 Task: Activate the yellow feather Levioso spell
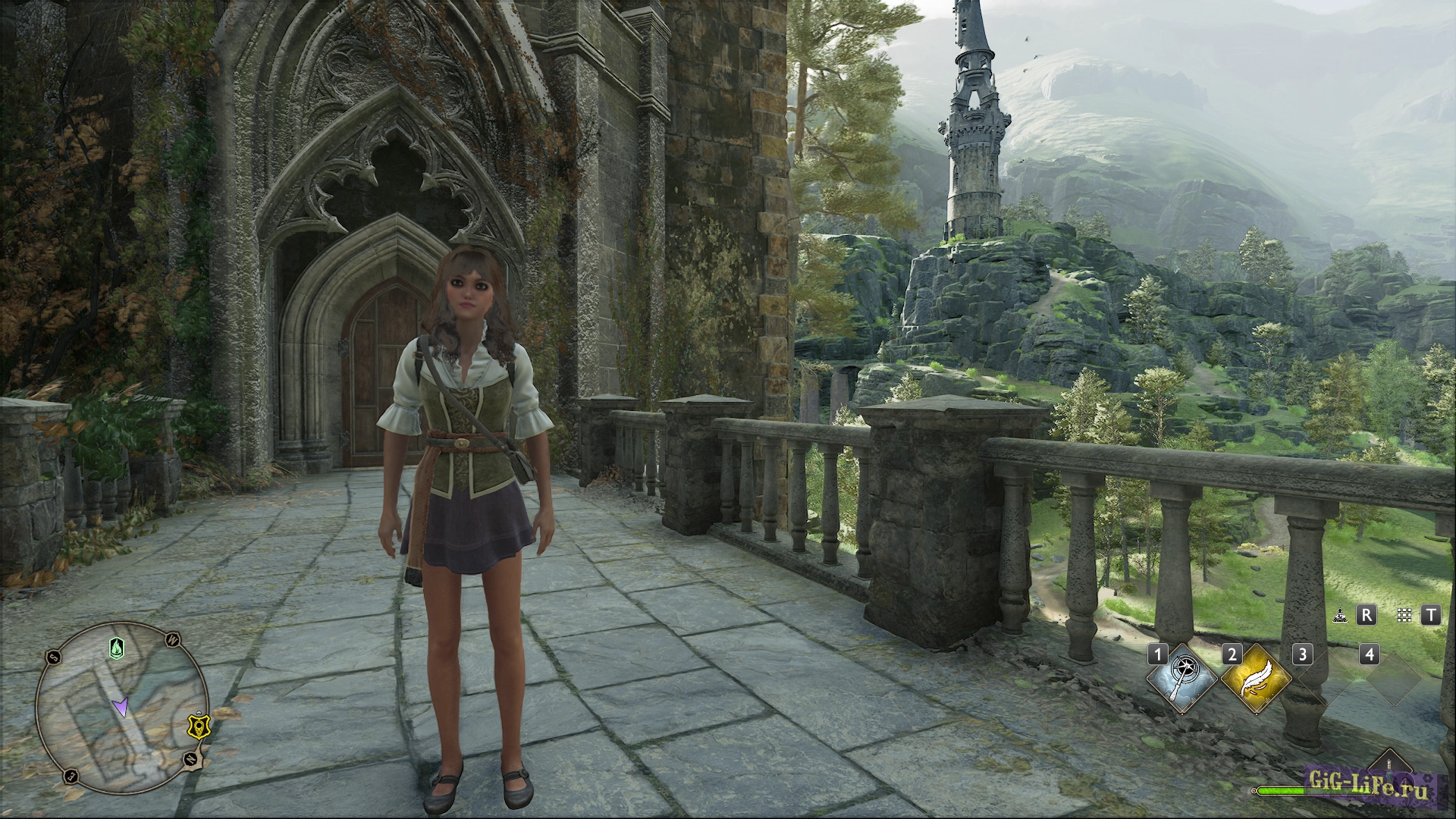(1255, 679)
